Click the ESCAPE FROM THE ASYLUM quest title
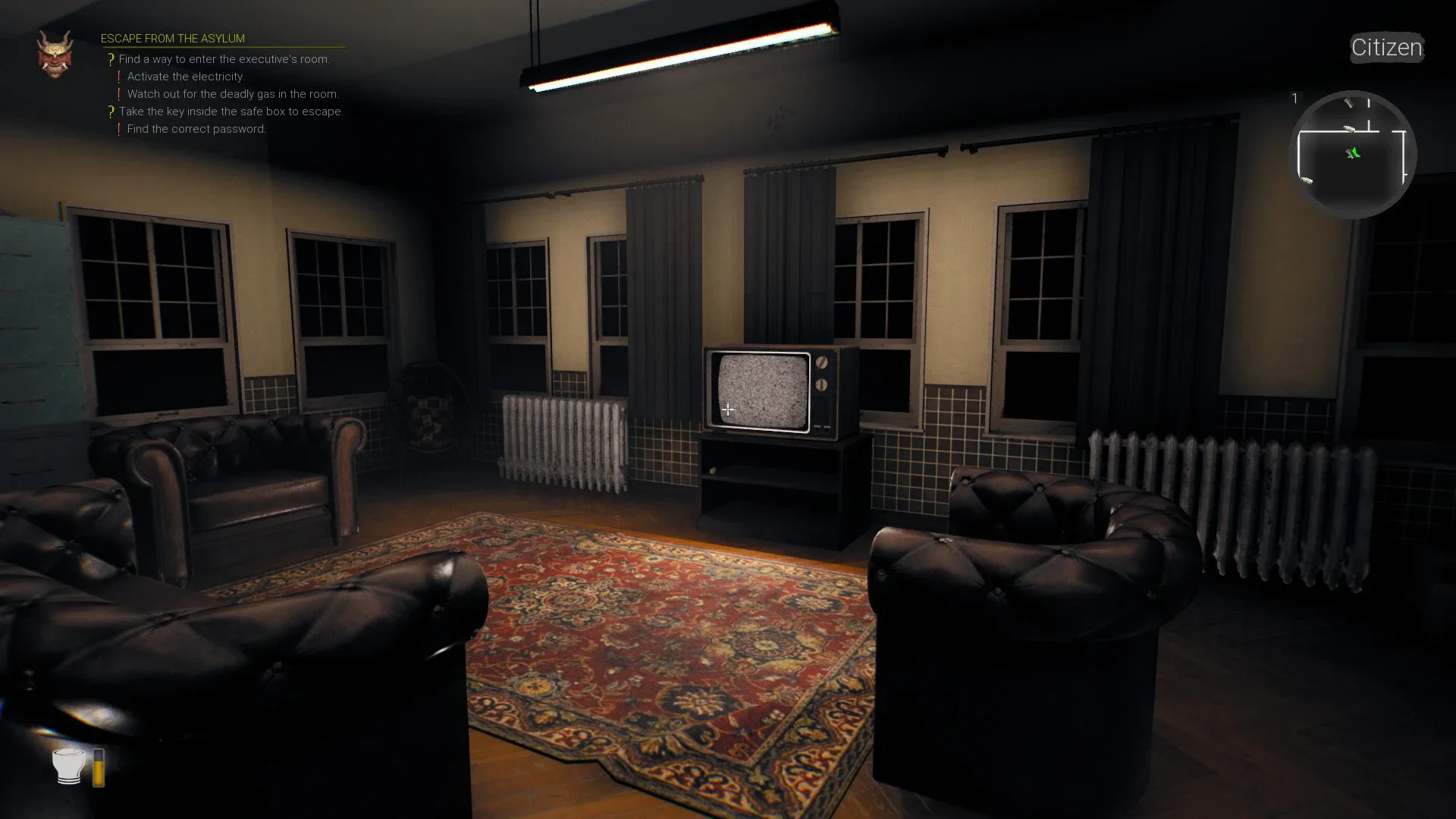This screenshot has width=1456, height=819. 174,38
